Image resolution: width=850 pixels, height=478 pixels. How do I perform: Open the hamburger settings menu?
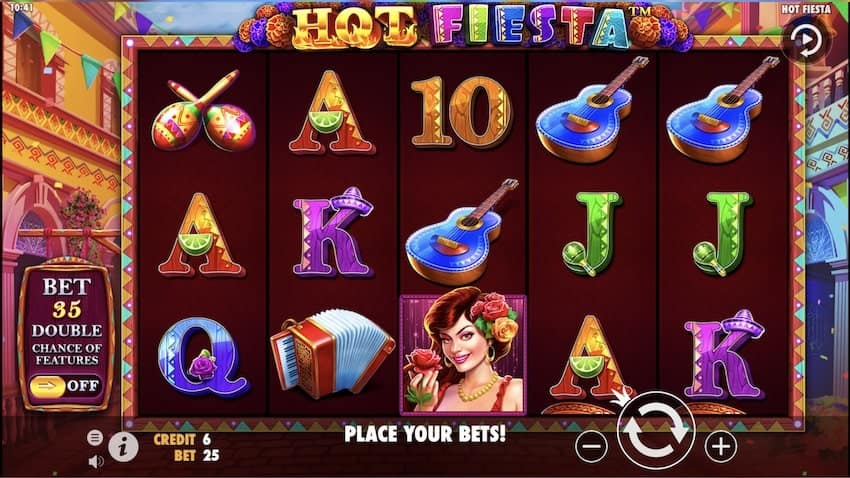(95, 438)
